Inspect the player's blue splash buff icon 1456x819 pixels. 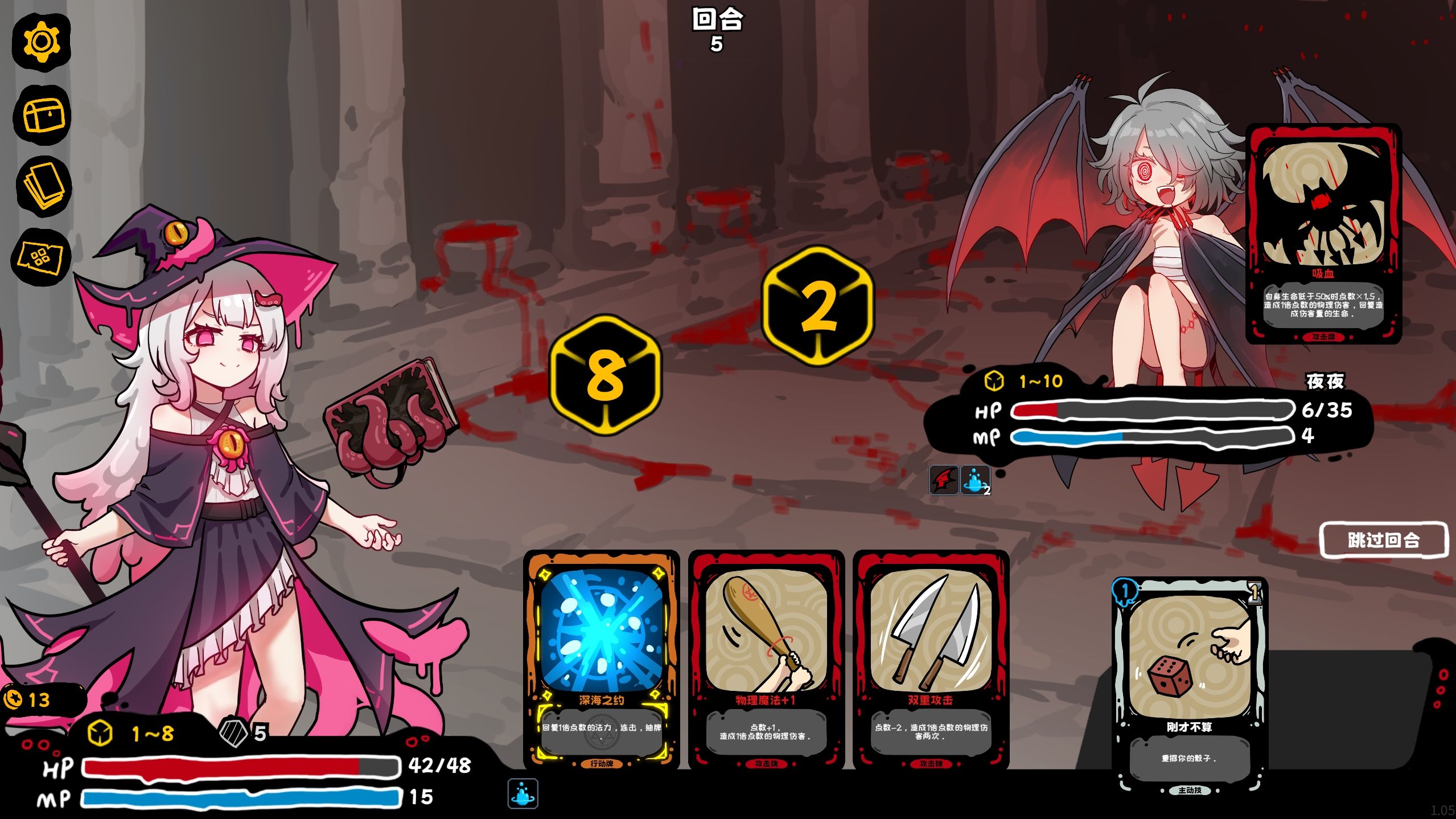point(523,793)
